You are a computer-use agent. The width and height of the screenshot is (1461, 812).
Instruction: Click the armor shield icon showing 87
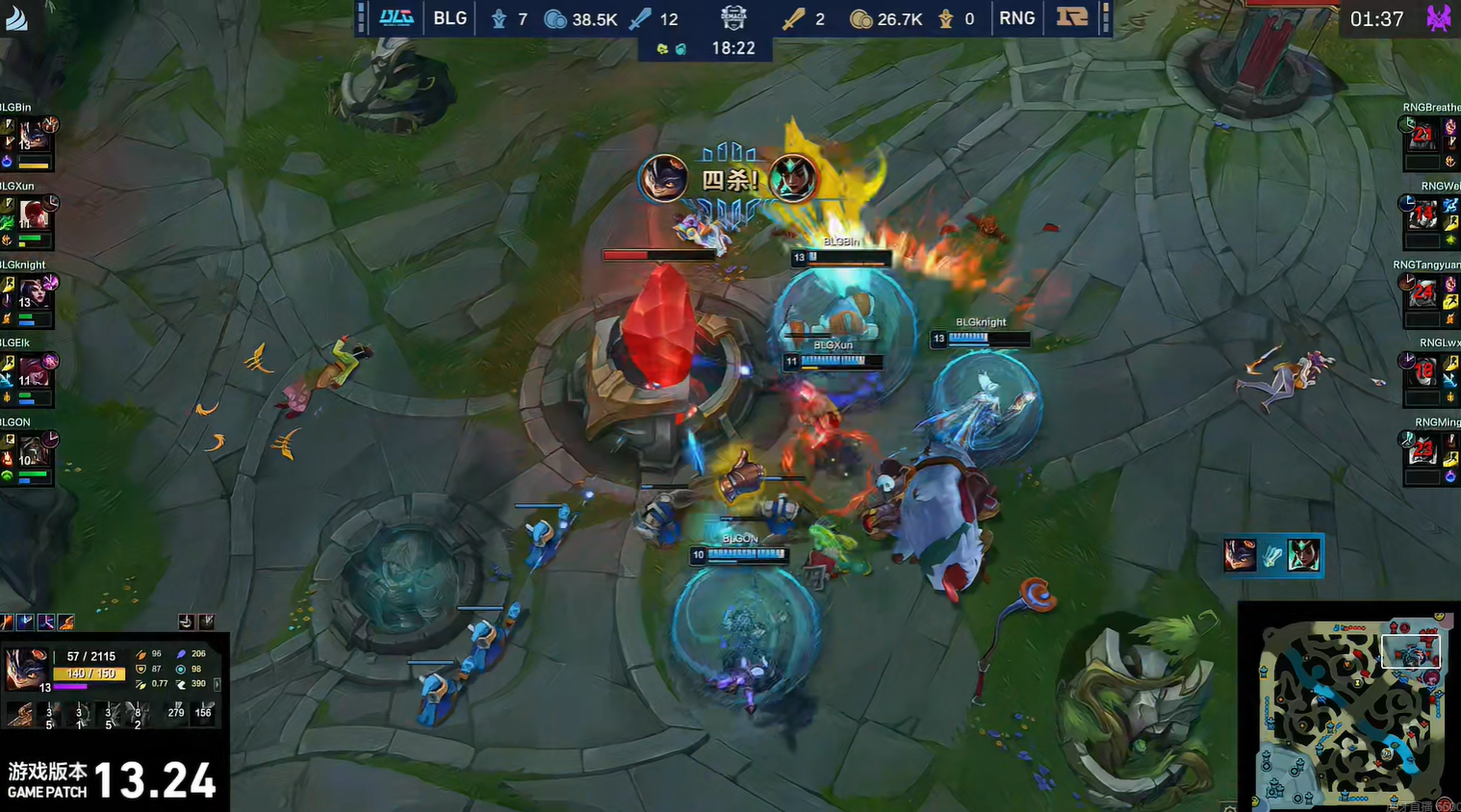coord(140,669)
